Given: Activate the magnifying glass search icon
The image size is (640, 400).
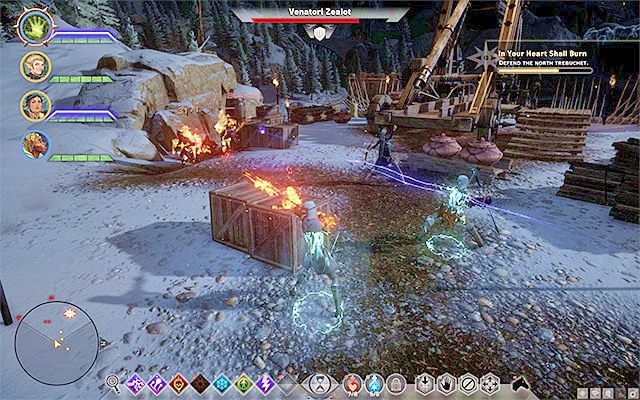Looking at the screenshot, I should (114, 383).
